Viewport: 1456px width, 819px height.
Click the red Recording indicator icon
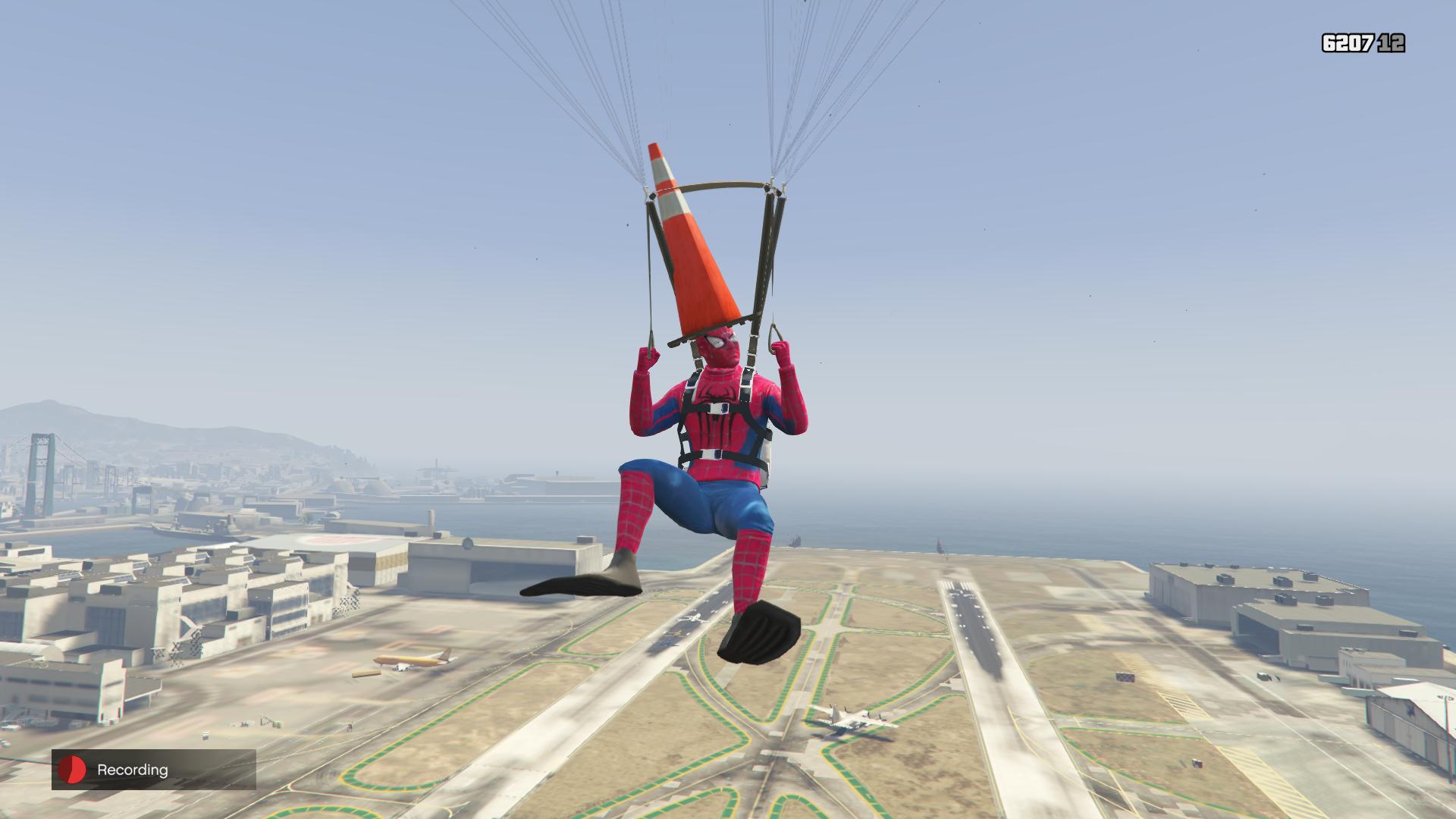click(x=73, y=770)
